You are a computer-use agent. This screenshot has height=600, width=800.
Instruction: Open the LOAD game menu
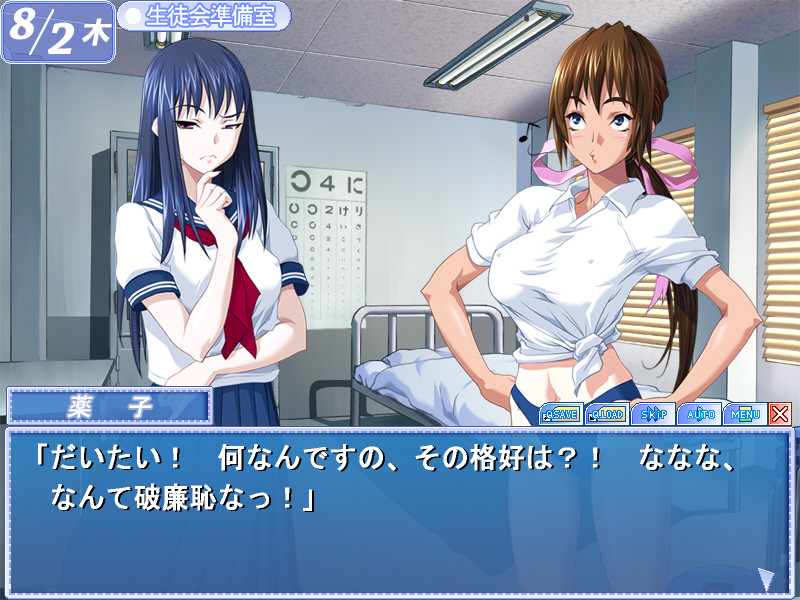coord(607,413)
